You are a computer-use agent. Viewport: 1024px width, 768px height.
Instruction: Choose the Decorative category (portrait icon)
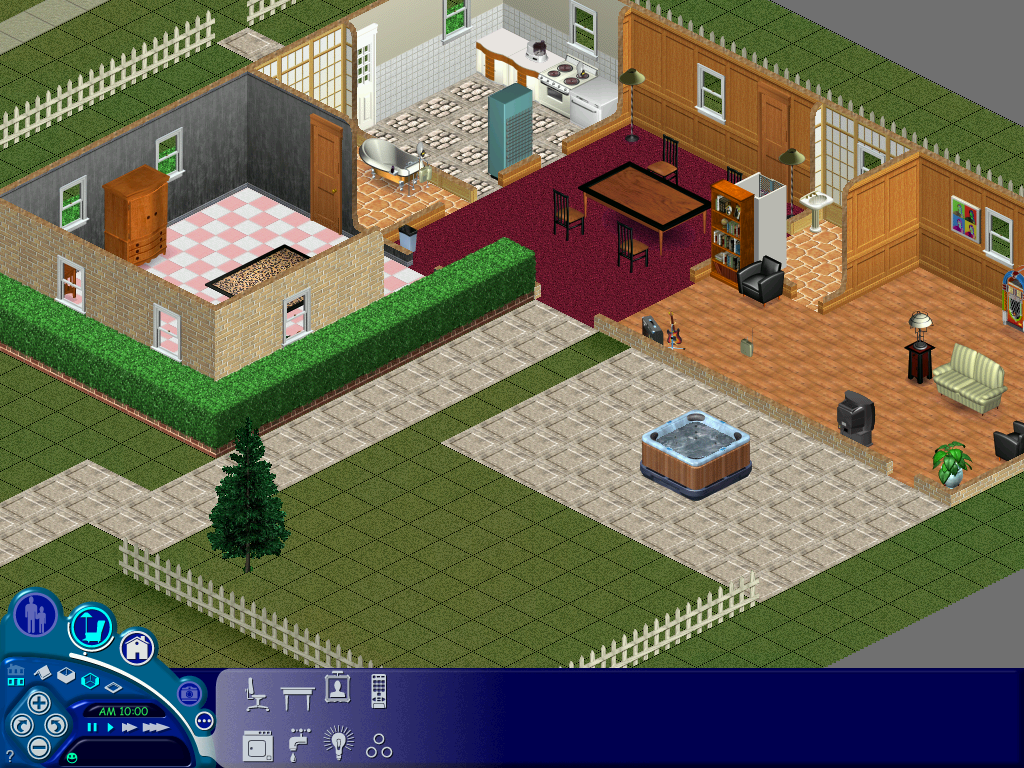tap(337, 689)
